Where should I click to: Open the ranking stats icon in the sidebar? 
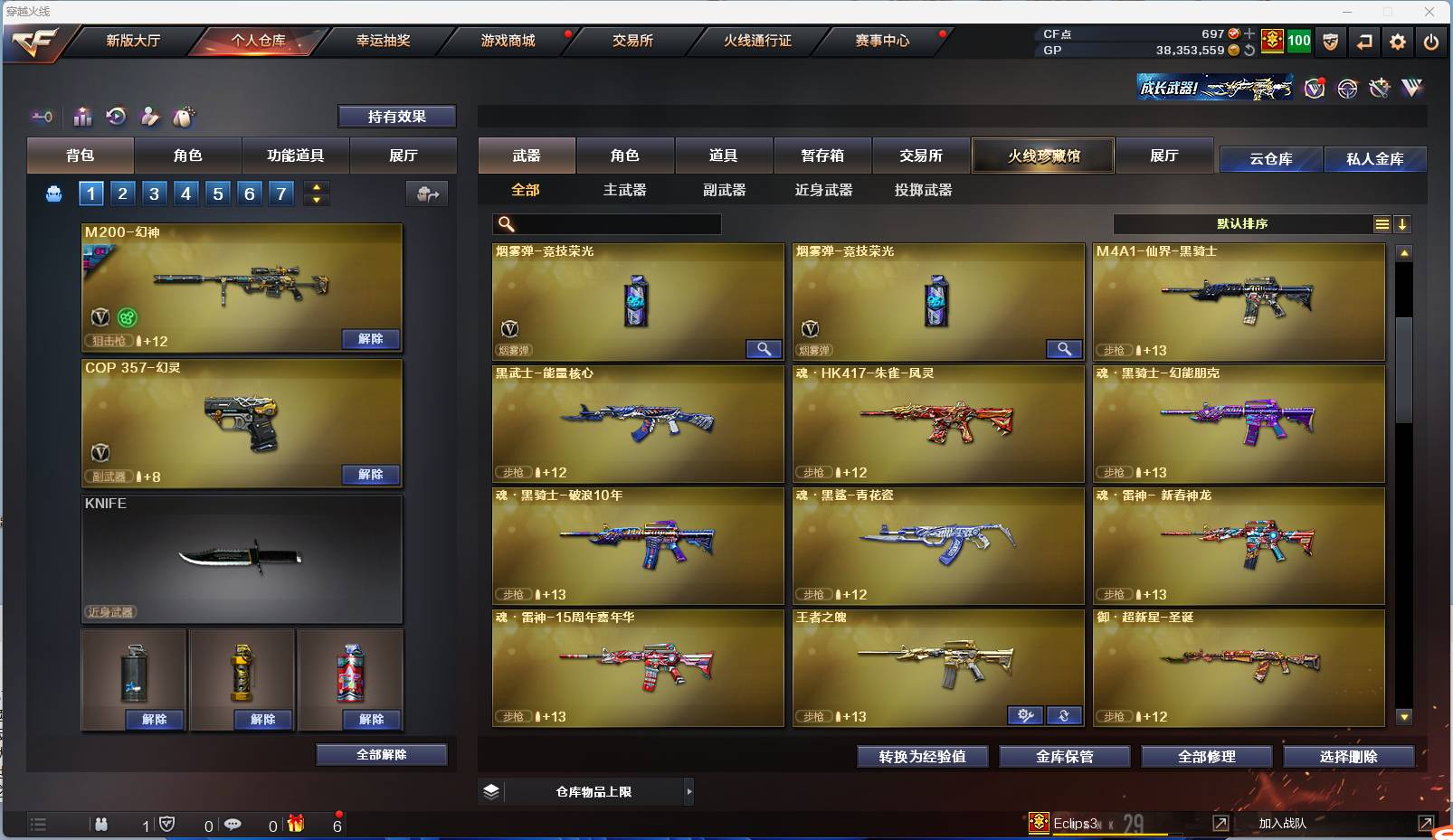point(82,117)
